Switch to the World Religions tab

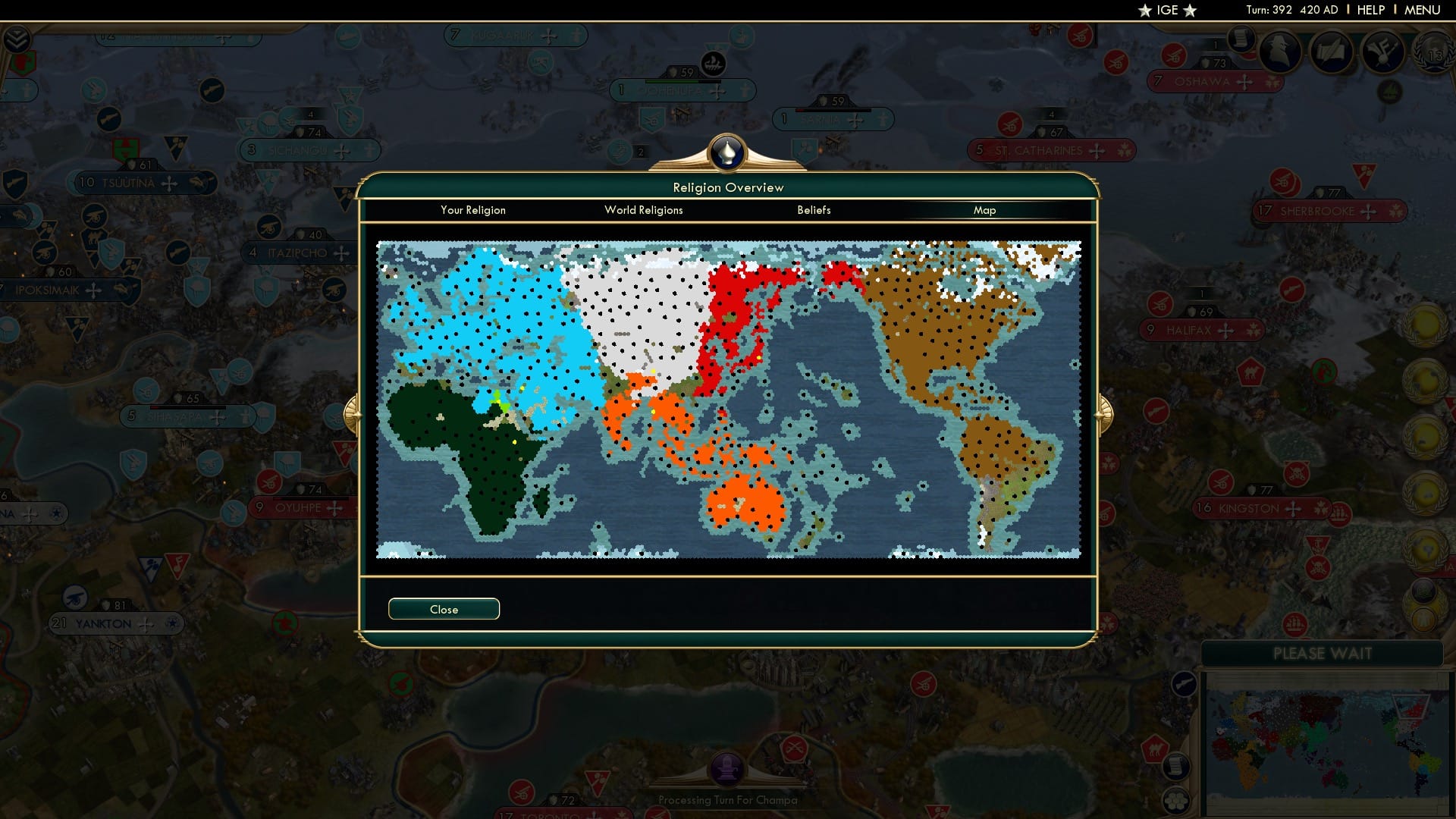643,210
